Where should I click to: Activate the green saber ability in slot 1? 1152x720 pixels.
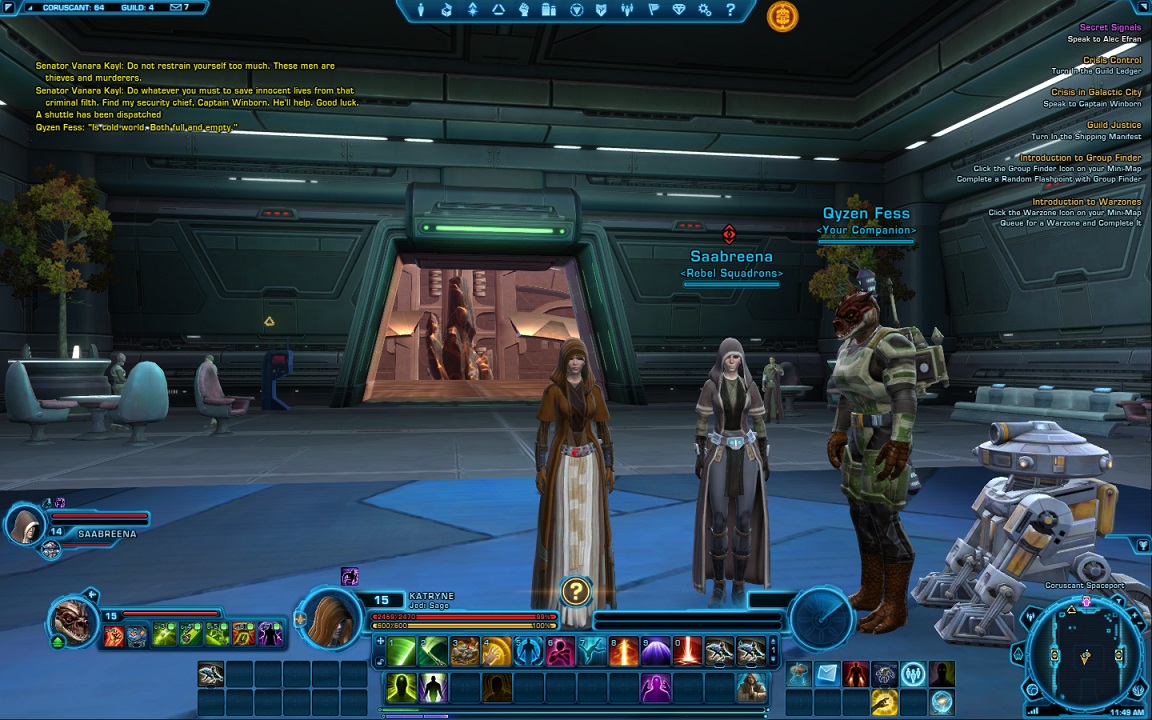(x=401, y=652)
